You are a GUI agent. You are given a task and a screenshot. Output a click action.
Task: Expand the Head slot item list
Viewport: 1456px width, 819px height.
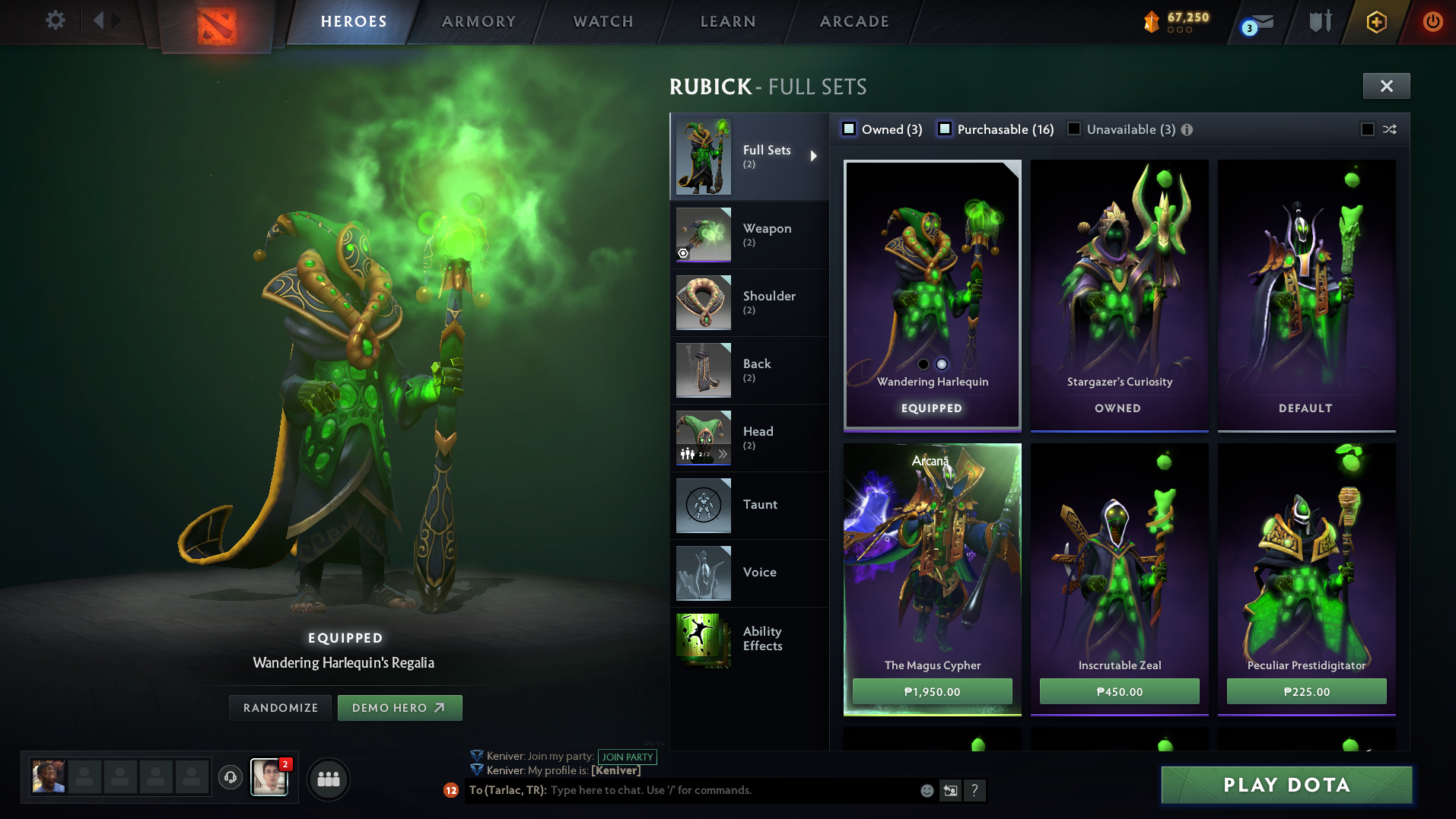pyautogui.click(x=722, y=454)
